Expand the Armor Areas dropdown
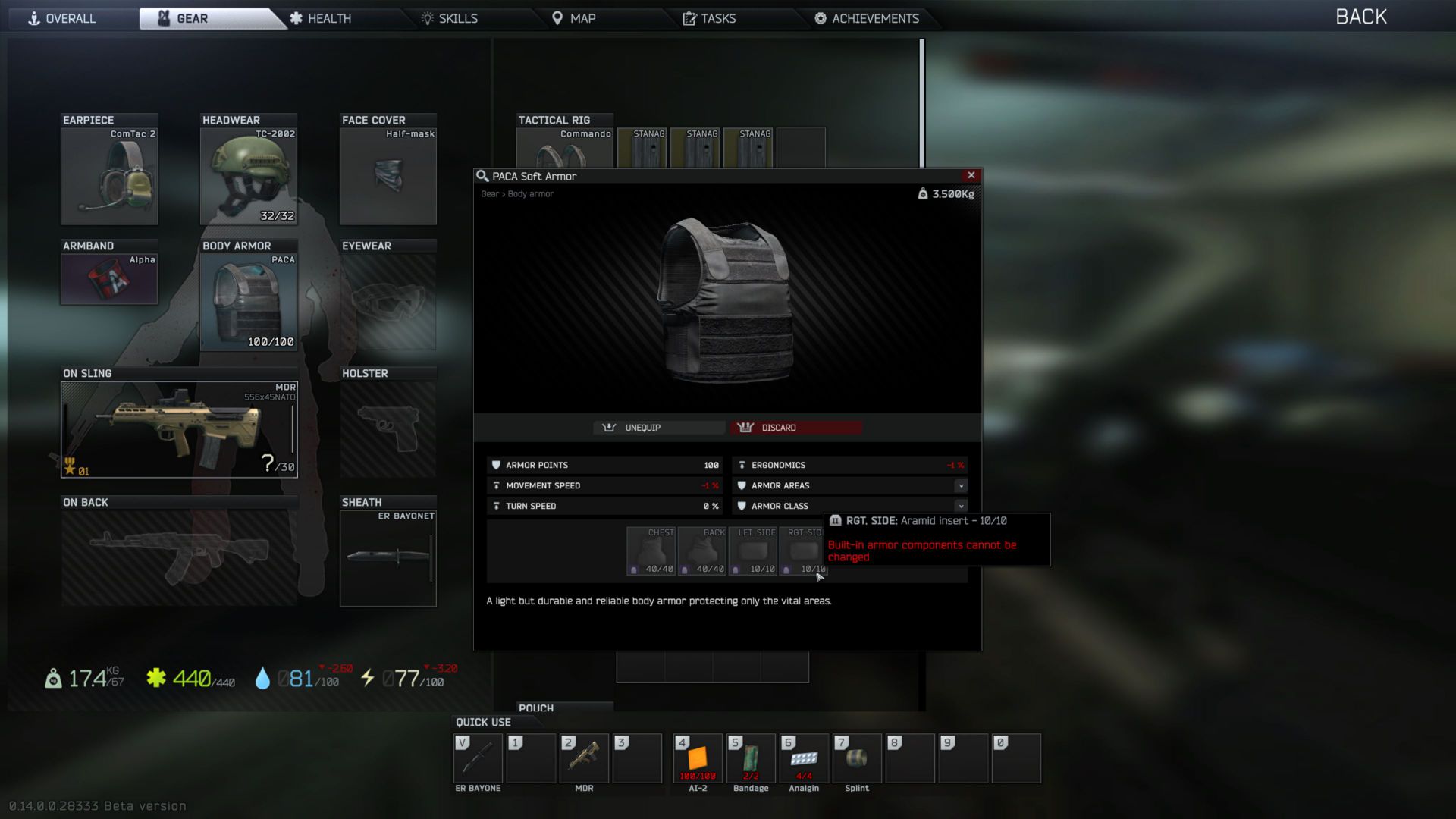 point(961,485)
